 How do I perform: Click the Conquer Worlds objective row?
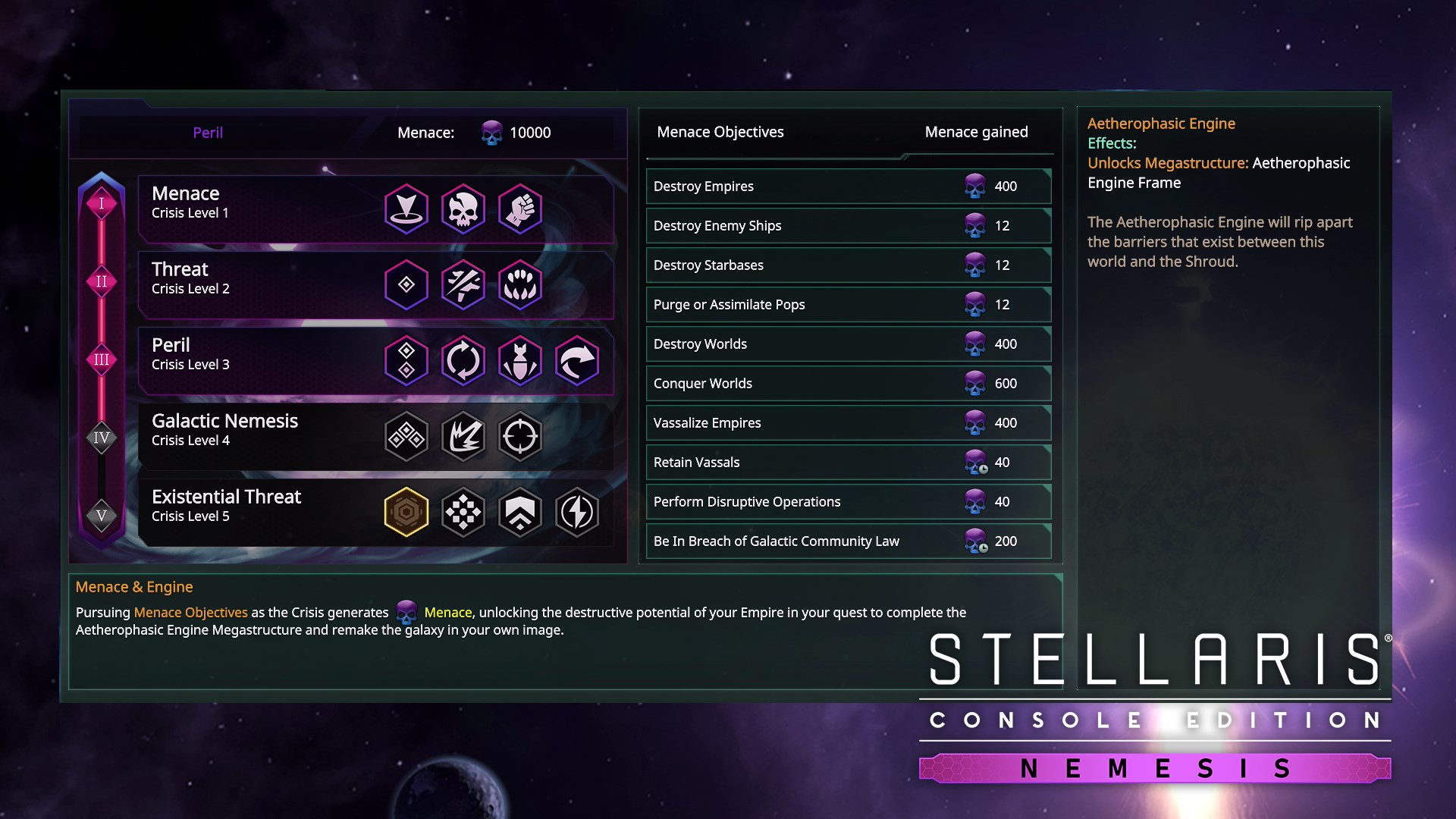click(848, 384)
